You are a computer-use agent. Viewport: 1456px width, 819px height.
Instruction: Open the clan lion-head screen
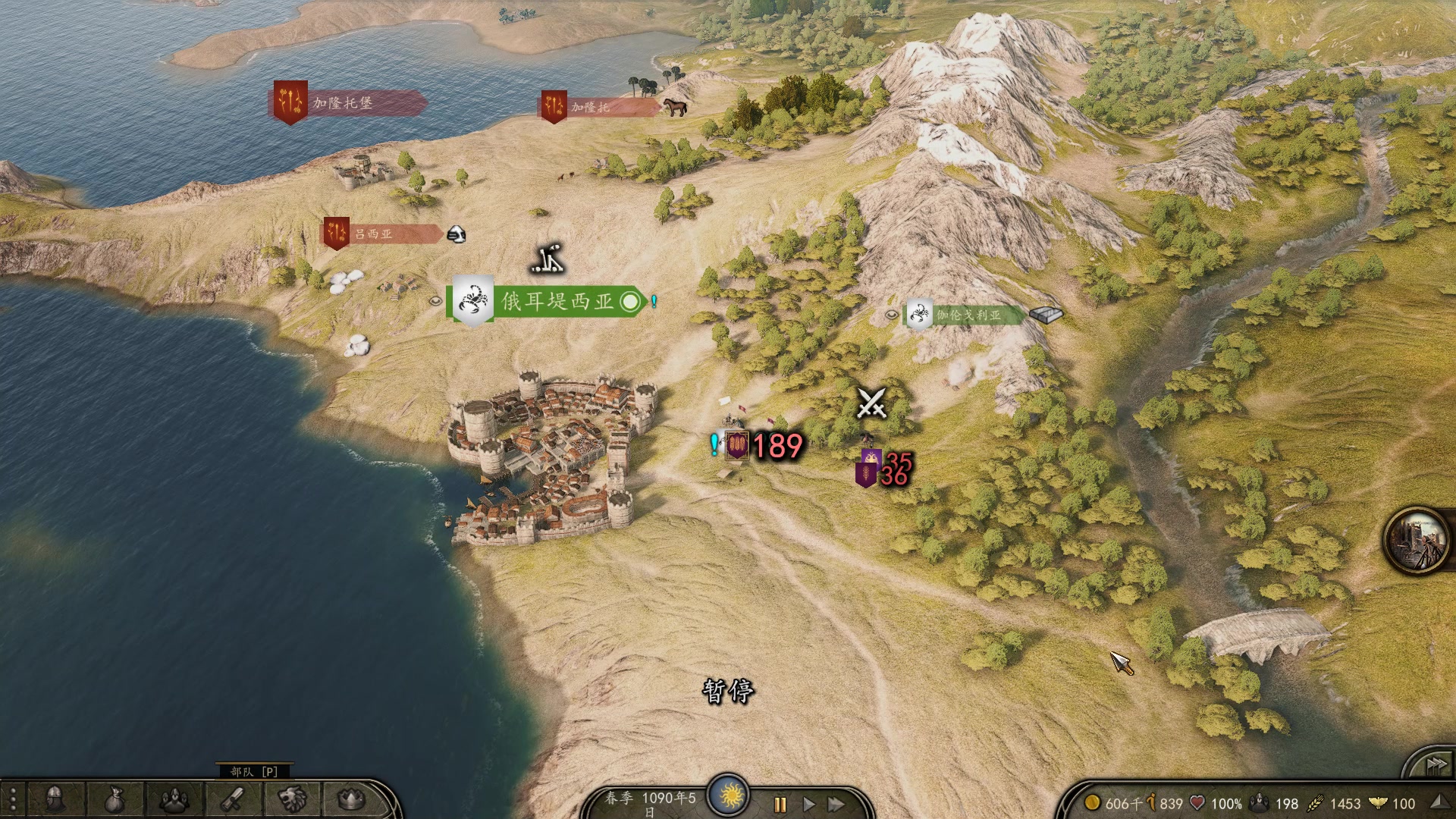point(293,799)
